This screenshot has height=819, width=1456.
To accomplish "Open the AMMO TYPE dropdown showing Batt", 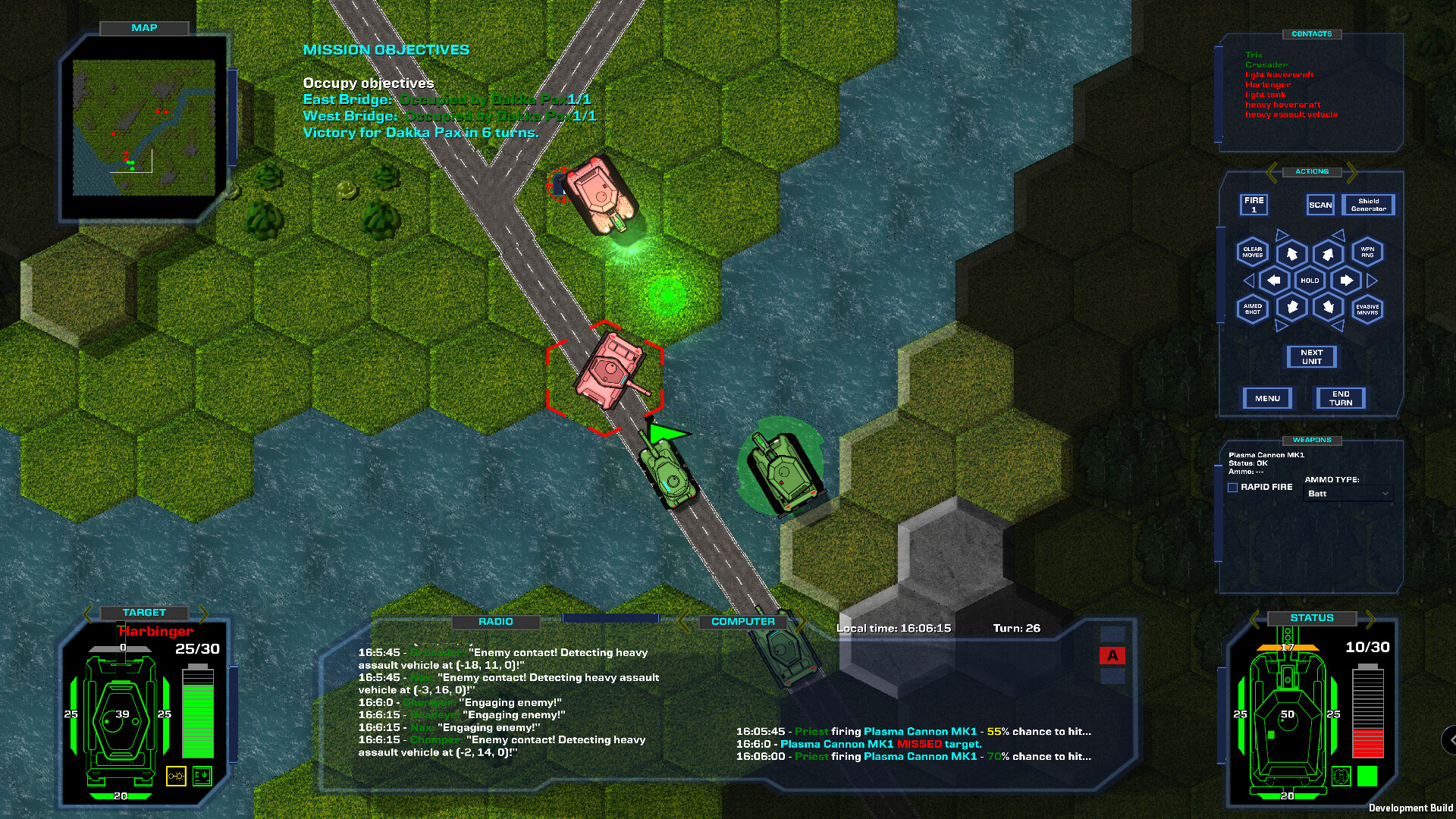I will coord(1348,494).
